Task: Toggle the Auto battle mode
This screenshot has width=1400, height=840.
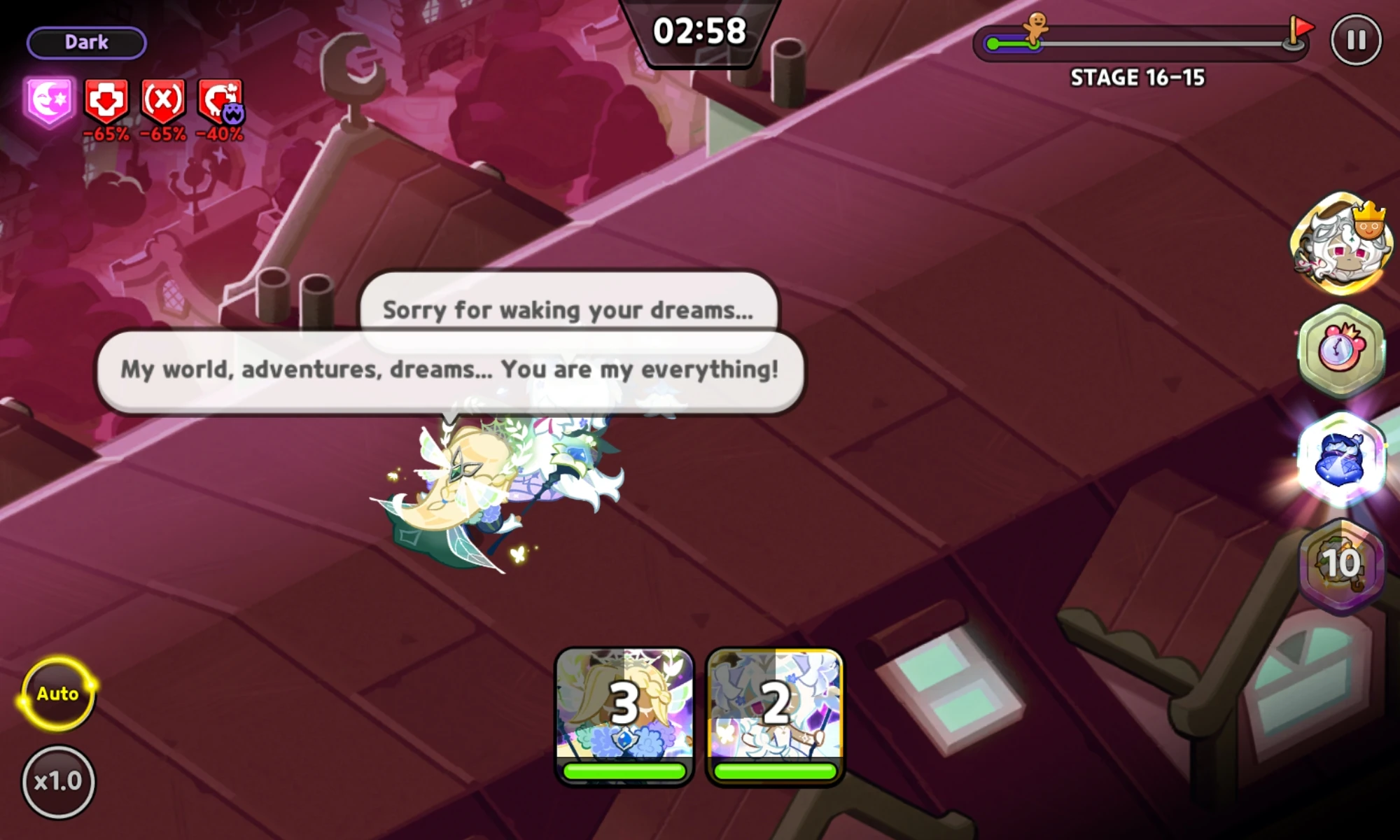Action: point(57,694)
